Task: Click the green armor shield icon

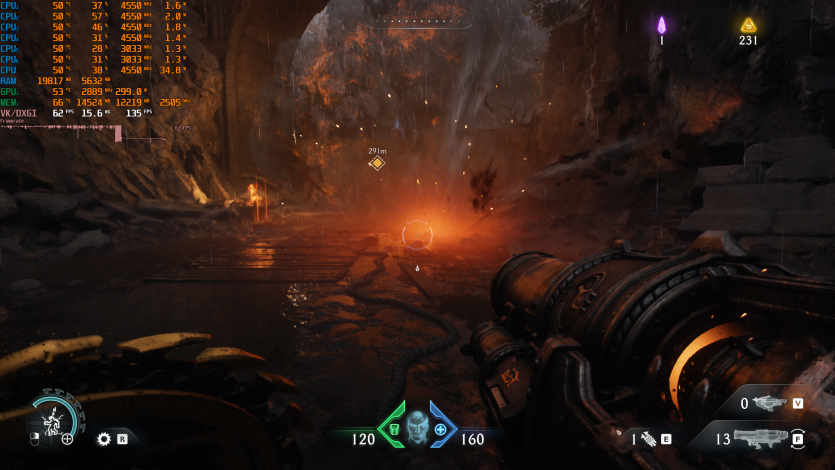Action: 393,429
